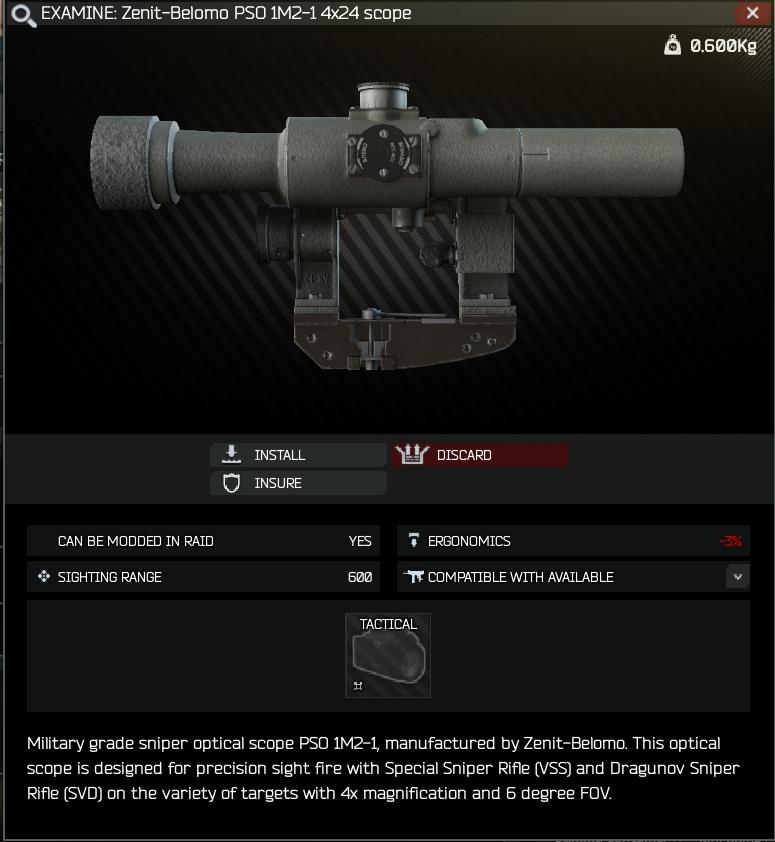Screen dimensions: 775x842
Task: Expand the Compatible With Available dropdown
Action: 738,577
